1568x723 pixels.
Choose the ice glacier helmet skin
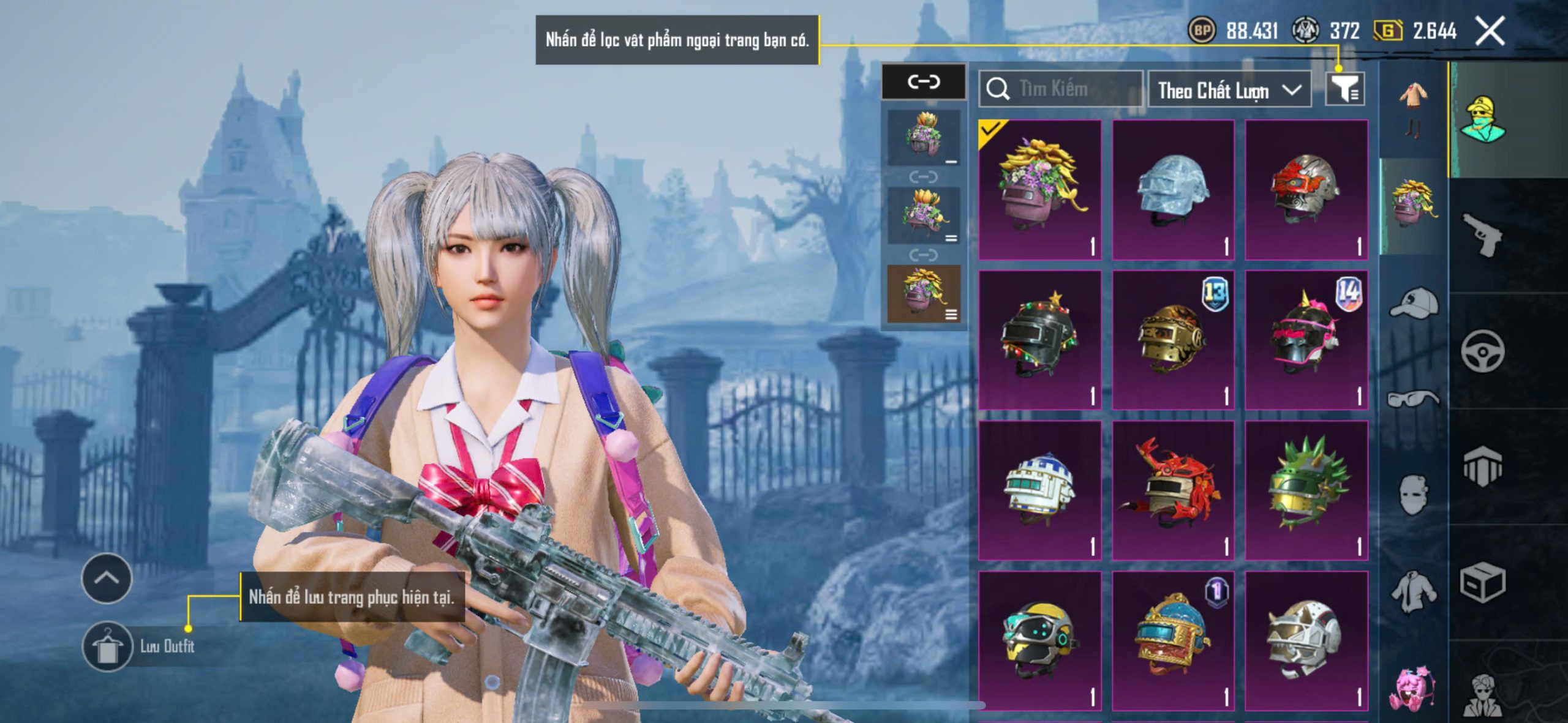(x=1173, y=190)
